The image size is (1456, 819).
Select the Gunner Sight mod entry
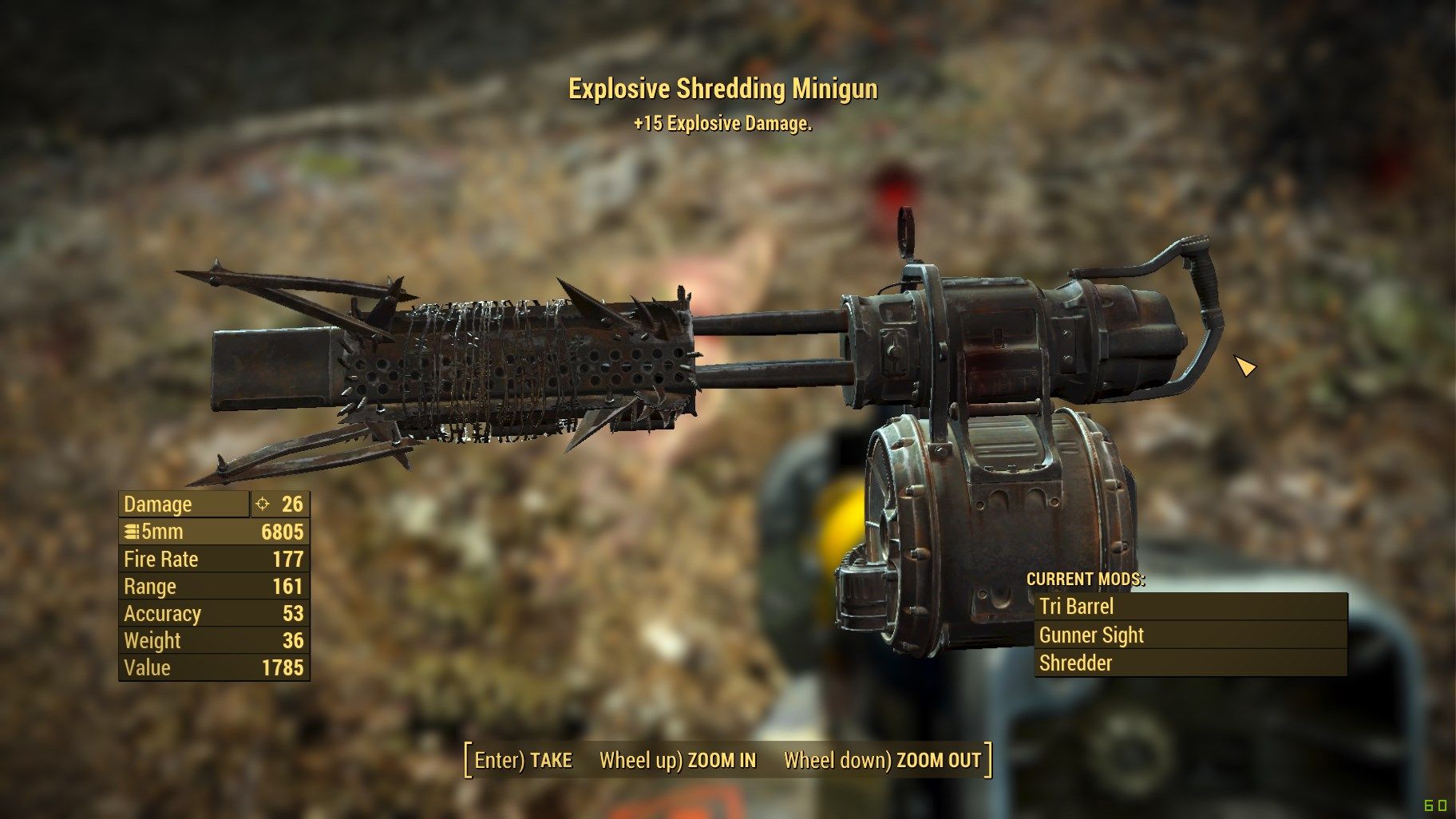(x=1090, y=635)
